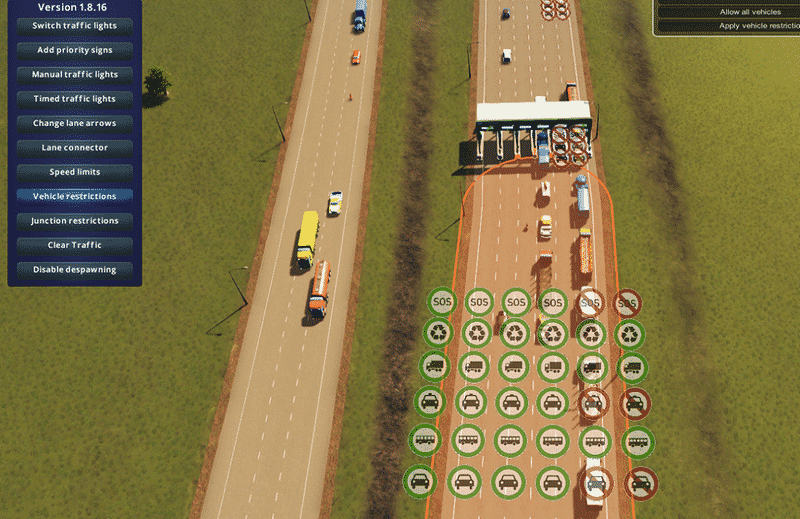
Task: Open the Junction restrictions tool
Action: [74, 221]
